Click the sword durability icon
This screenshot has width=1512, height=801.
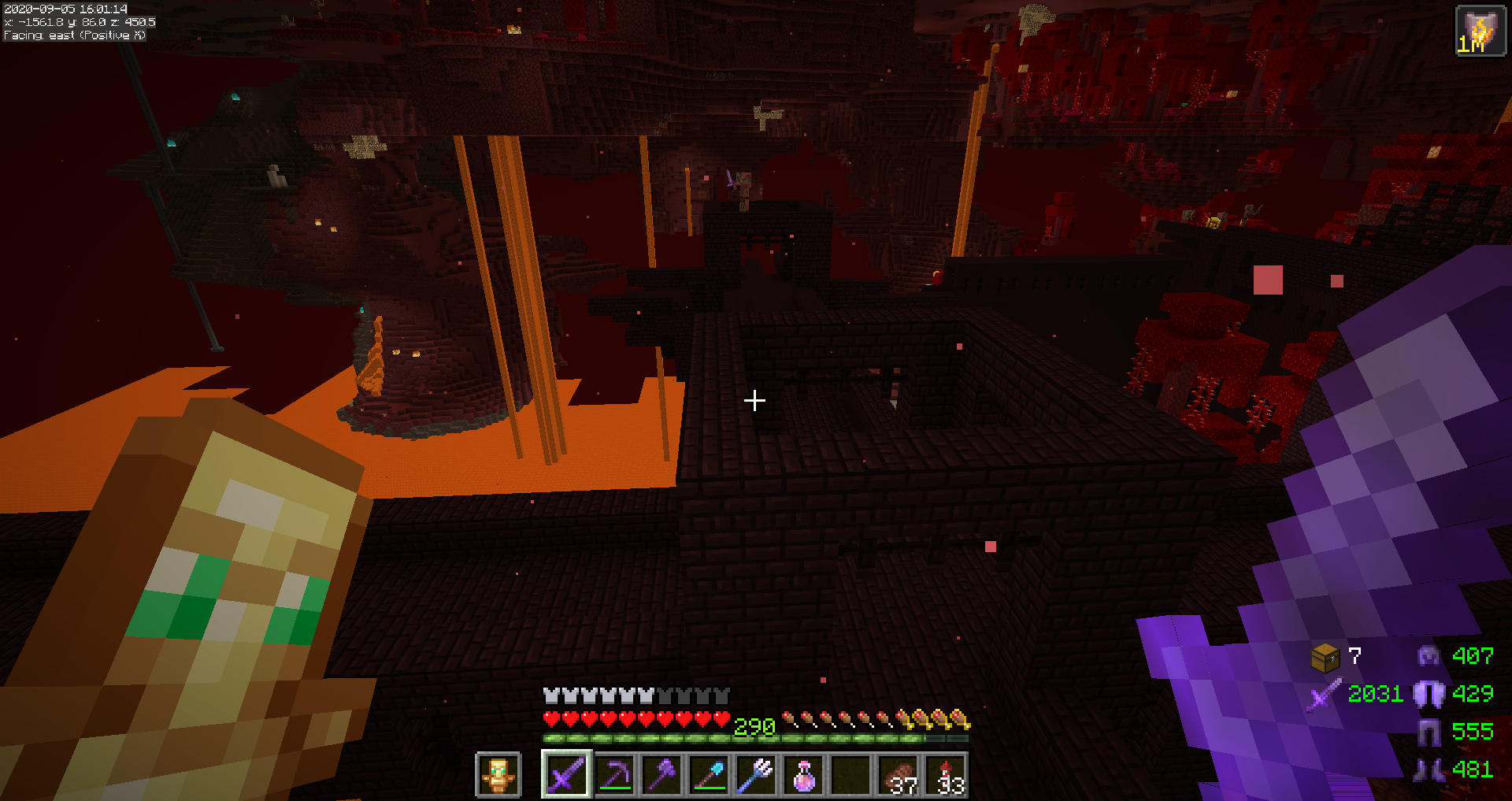point(1325,694)
